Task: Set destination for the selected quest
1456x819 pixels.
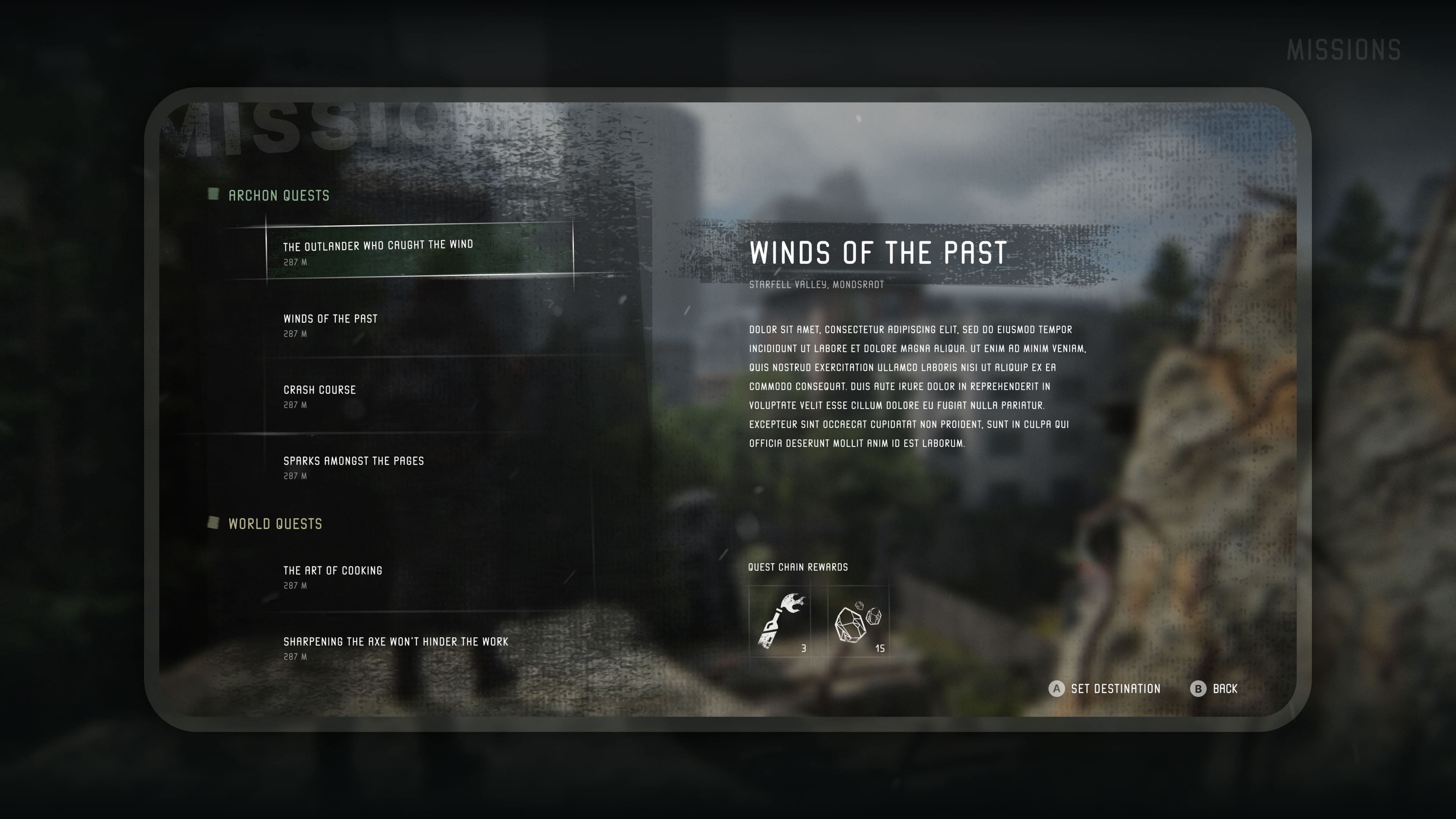Action: click(1104, 689)
